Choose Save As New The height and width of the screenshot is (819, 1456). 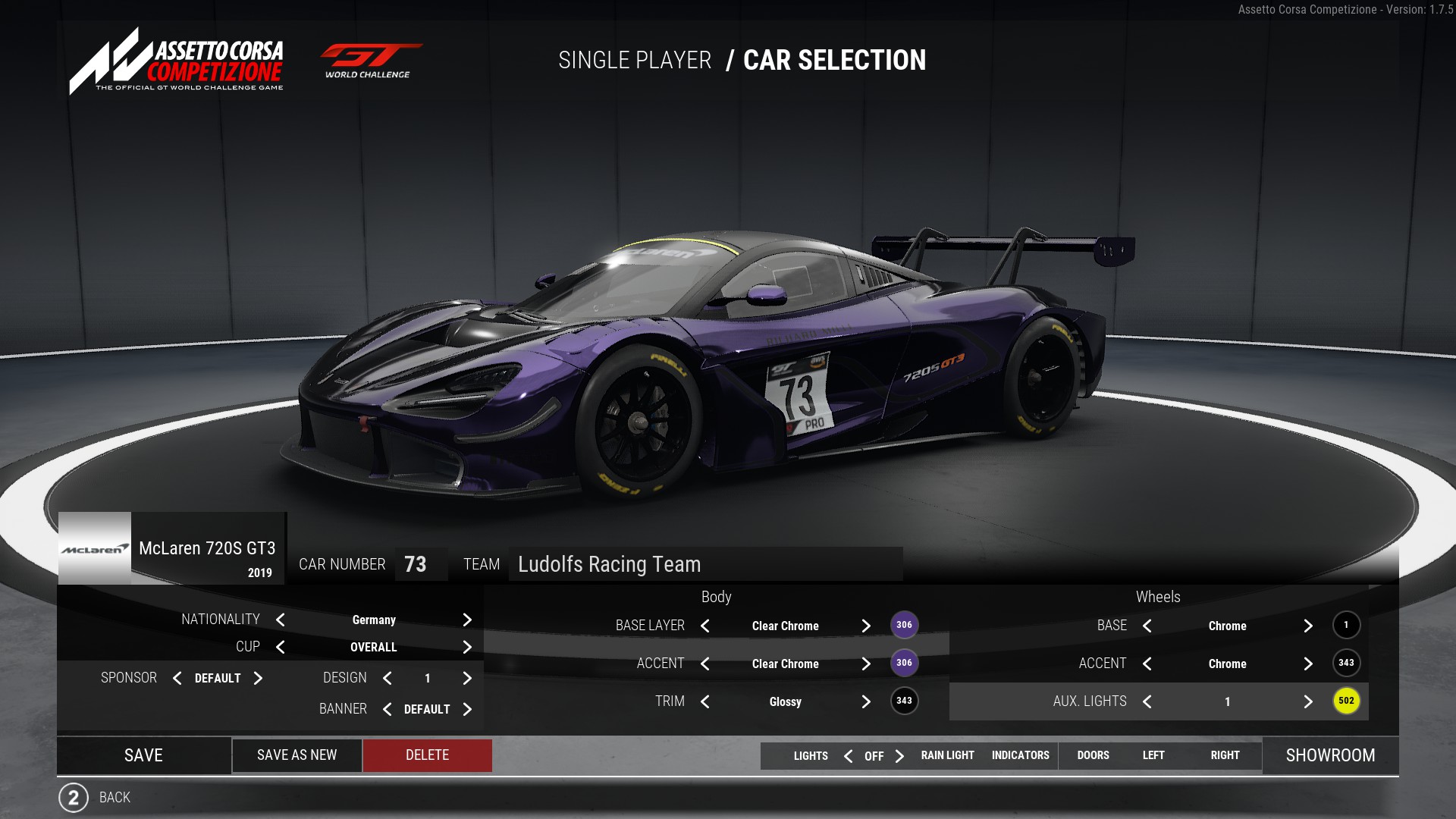click(297, 755)
